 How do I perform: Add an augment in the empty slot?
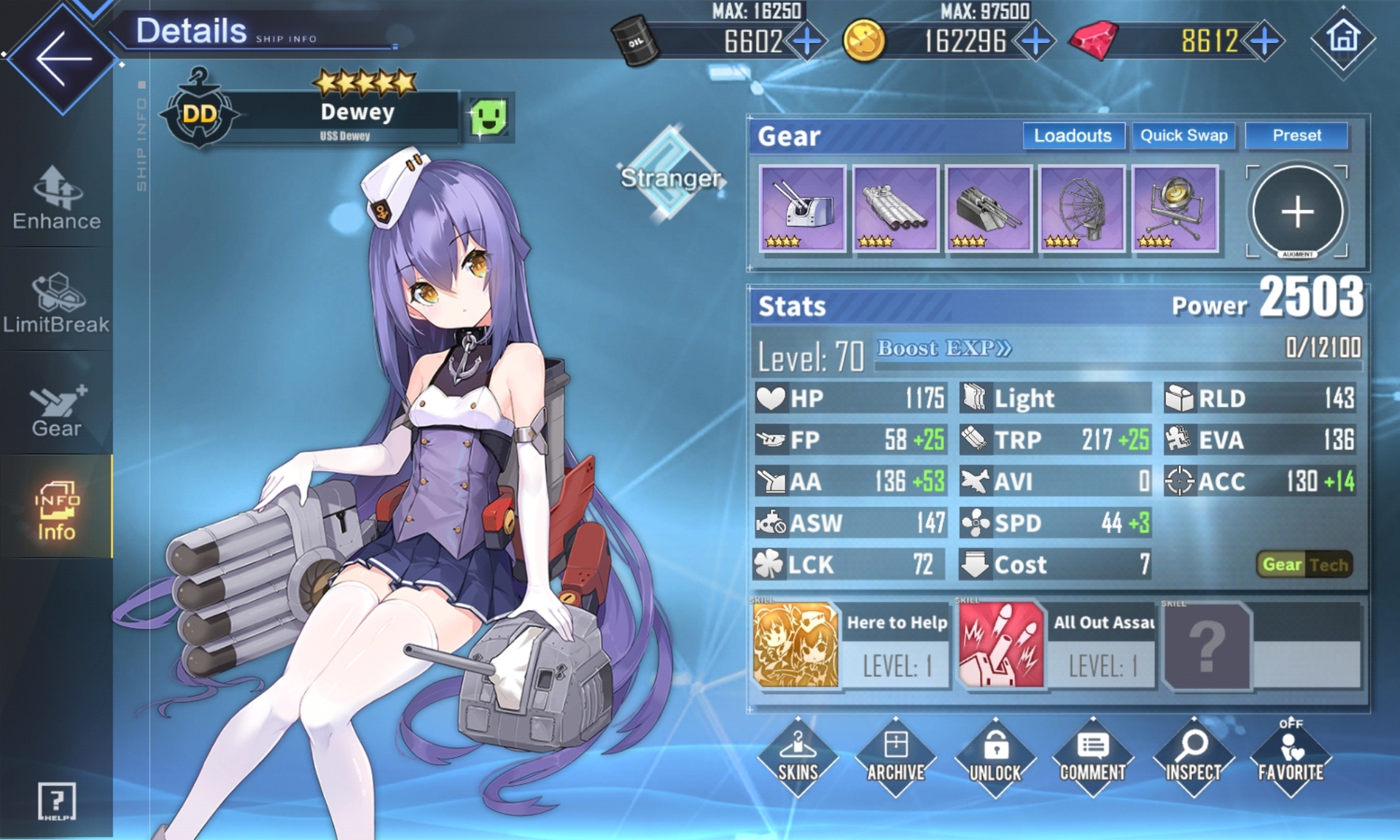click(1296, 211)
